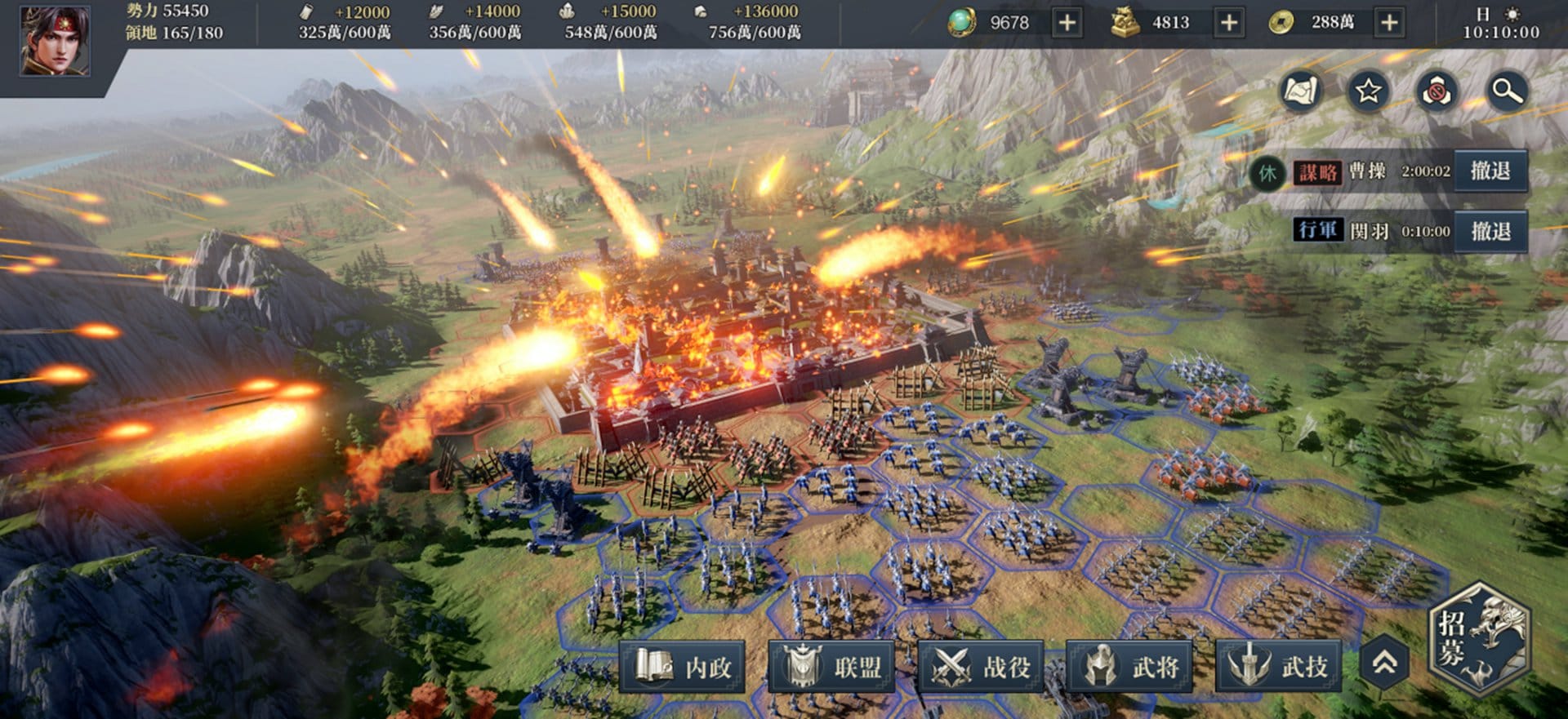Viewport: 1568px width, 719px height.
Task: Add more gold ingots
Action: pos(1228,23)
